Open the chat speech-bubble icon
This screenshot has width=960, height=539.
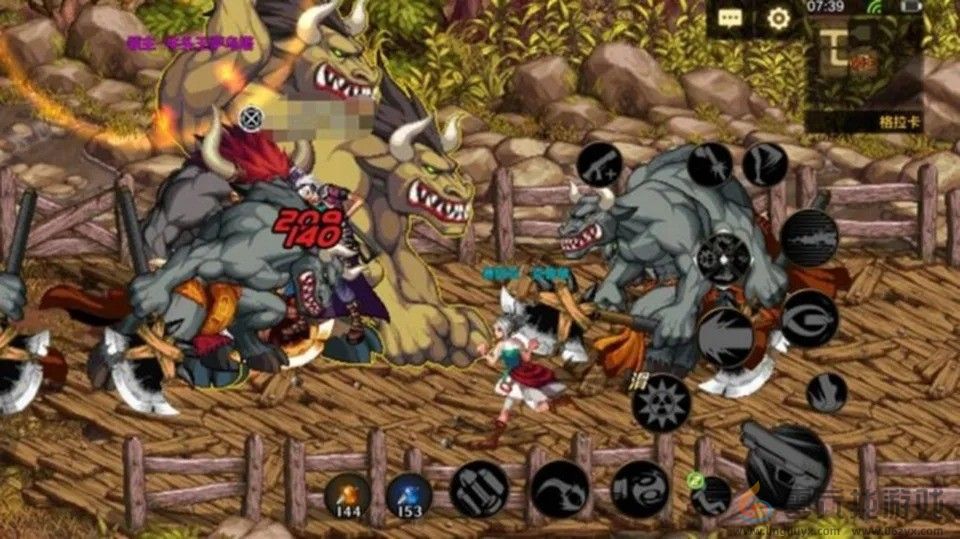click(x=730, y=17)
